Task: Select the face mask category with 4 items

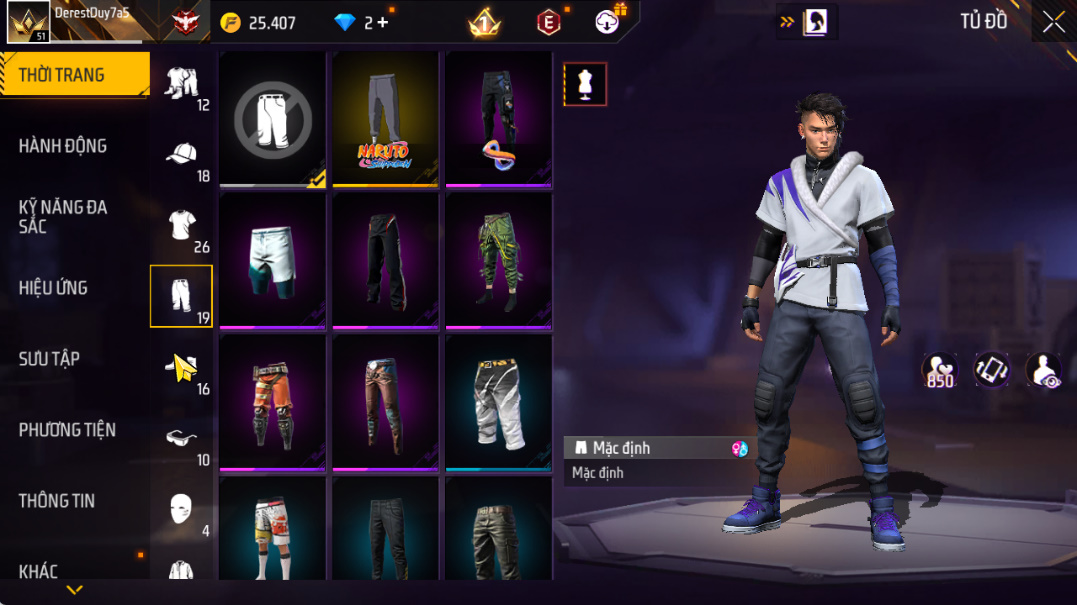Action: click(x=181, y=509)
